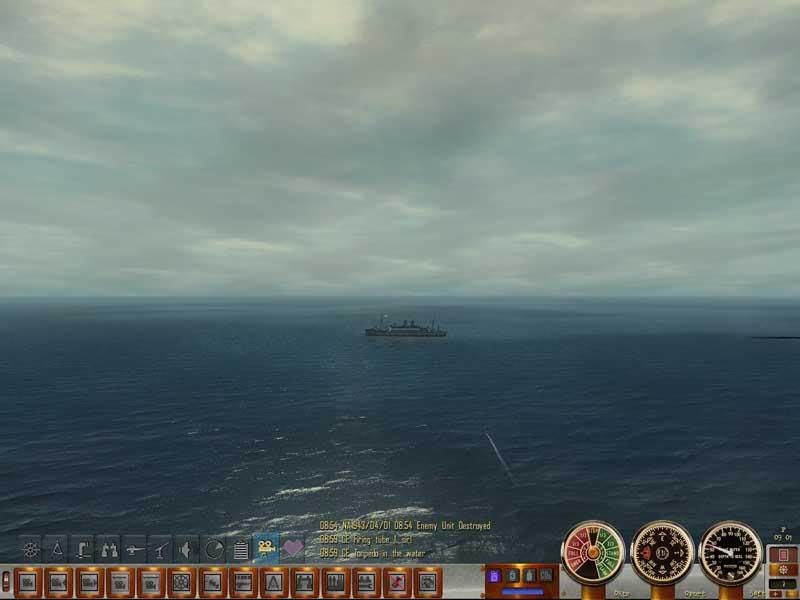Set heading on the compass dial

click(x=662, y=552)
